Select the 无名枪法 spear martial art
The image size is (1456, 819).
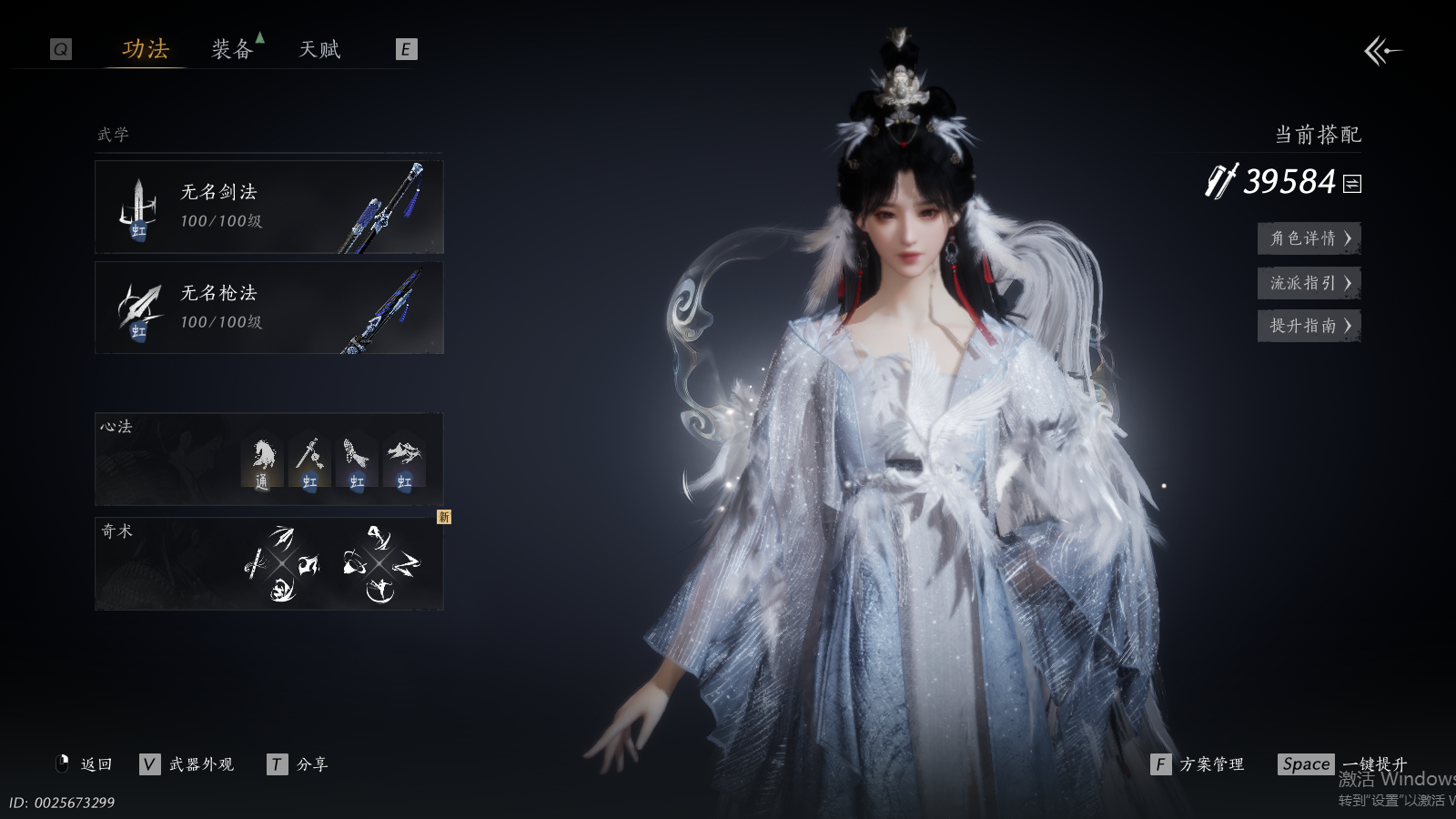269,308
